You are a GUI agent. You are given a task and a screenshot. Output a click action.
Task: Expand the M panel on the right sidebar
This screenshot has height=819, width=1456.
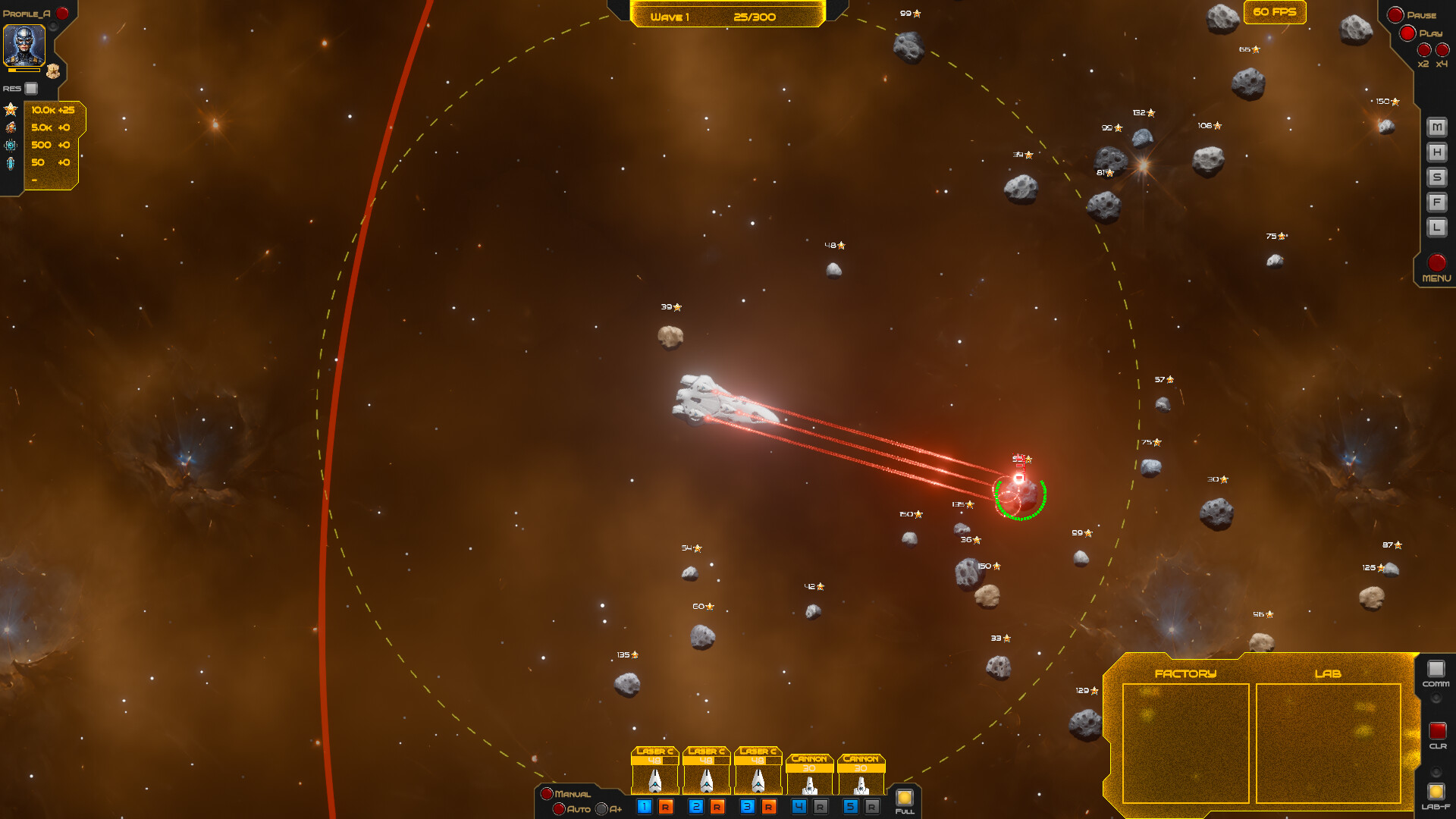click(x=1436, y=127)
